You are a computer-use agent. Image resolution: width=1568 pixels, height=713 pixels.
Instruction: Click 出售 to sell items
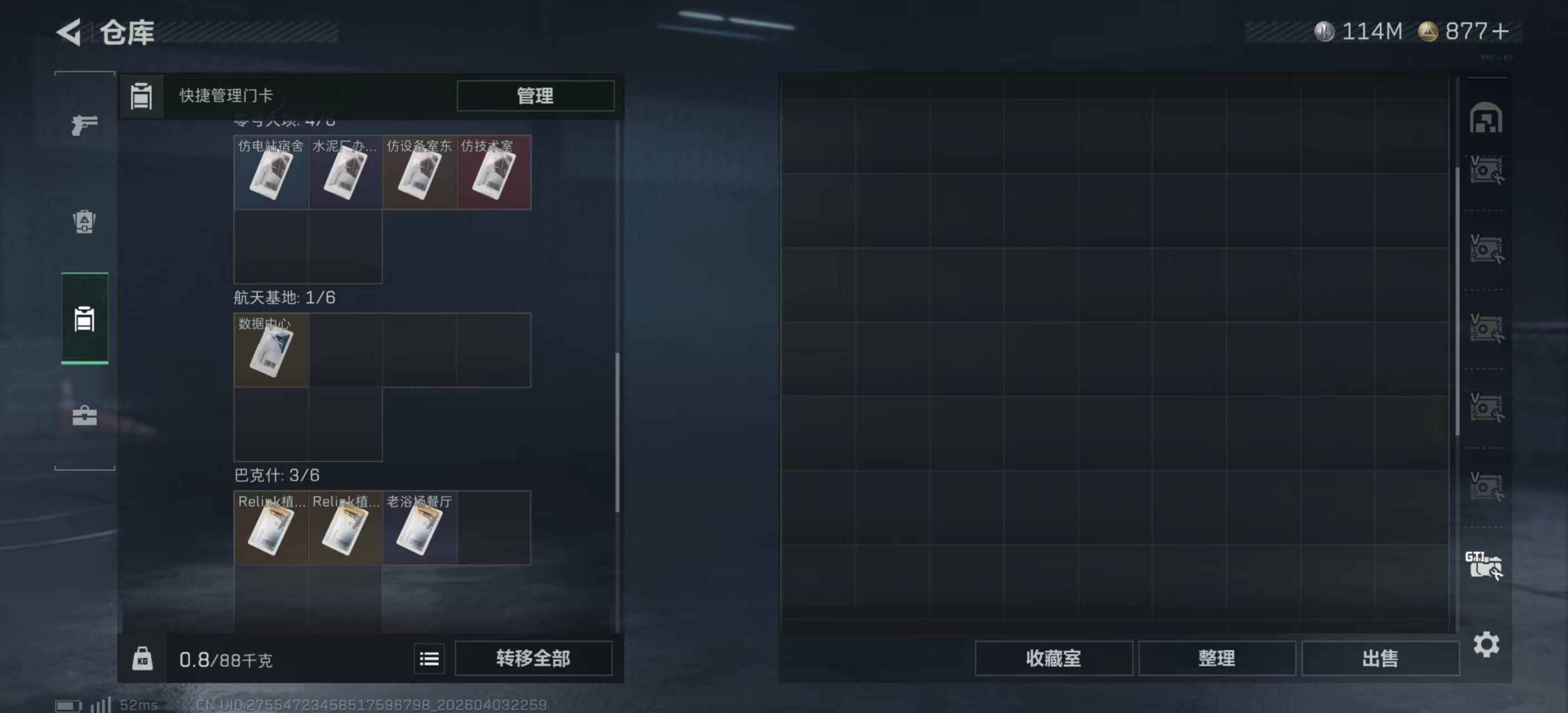tap(1380, 659)
